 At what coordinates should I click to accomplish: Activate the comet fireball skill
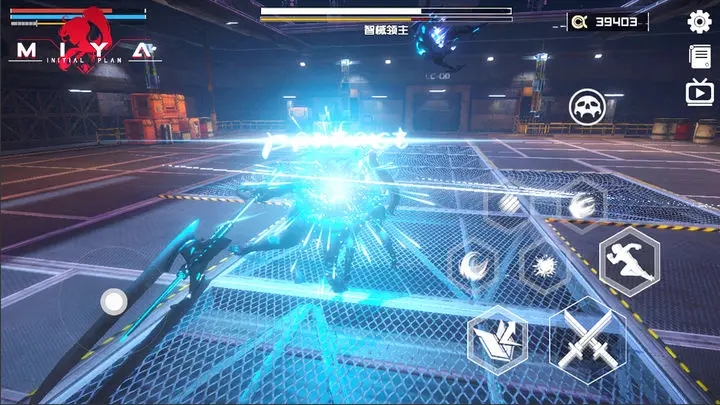(x=581, y=205)
